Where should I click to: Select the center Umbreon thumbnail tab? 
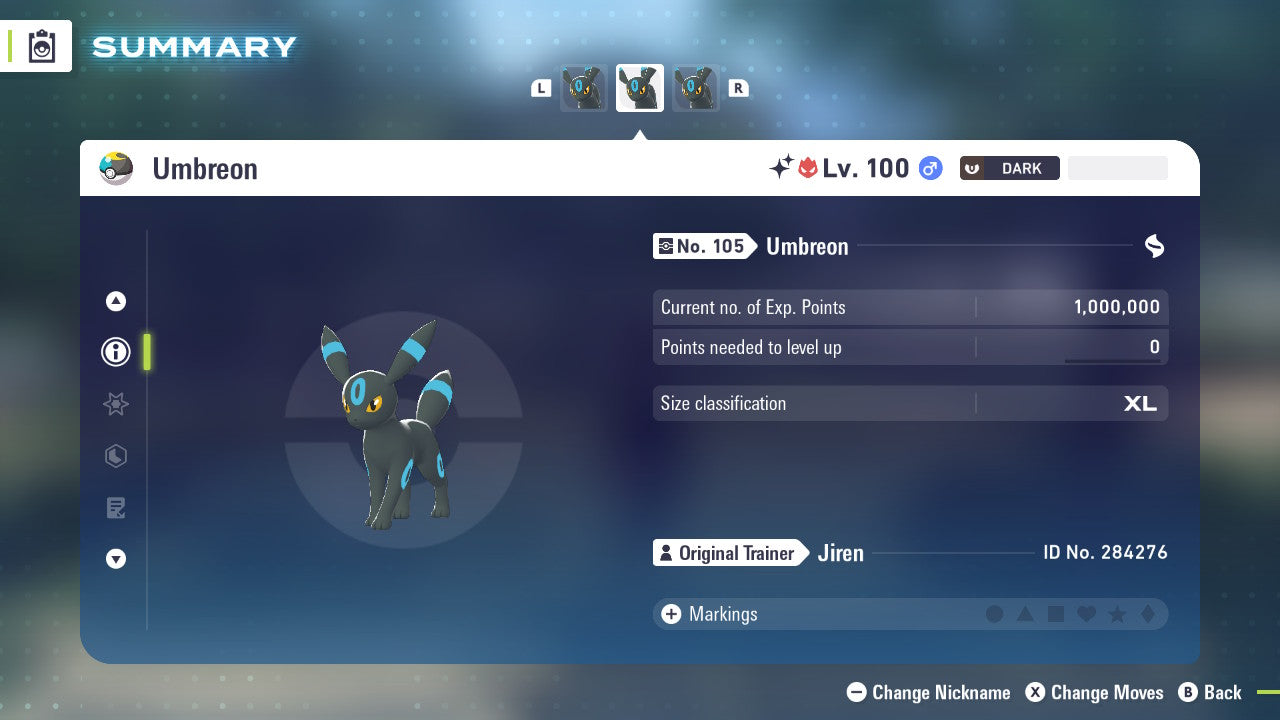640,88
